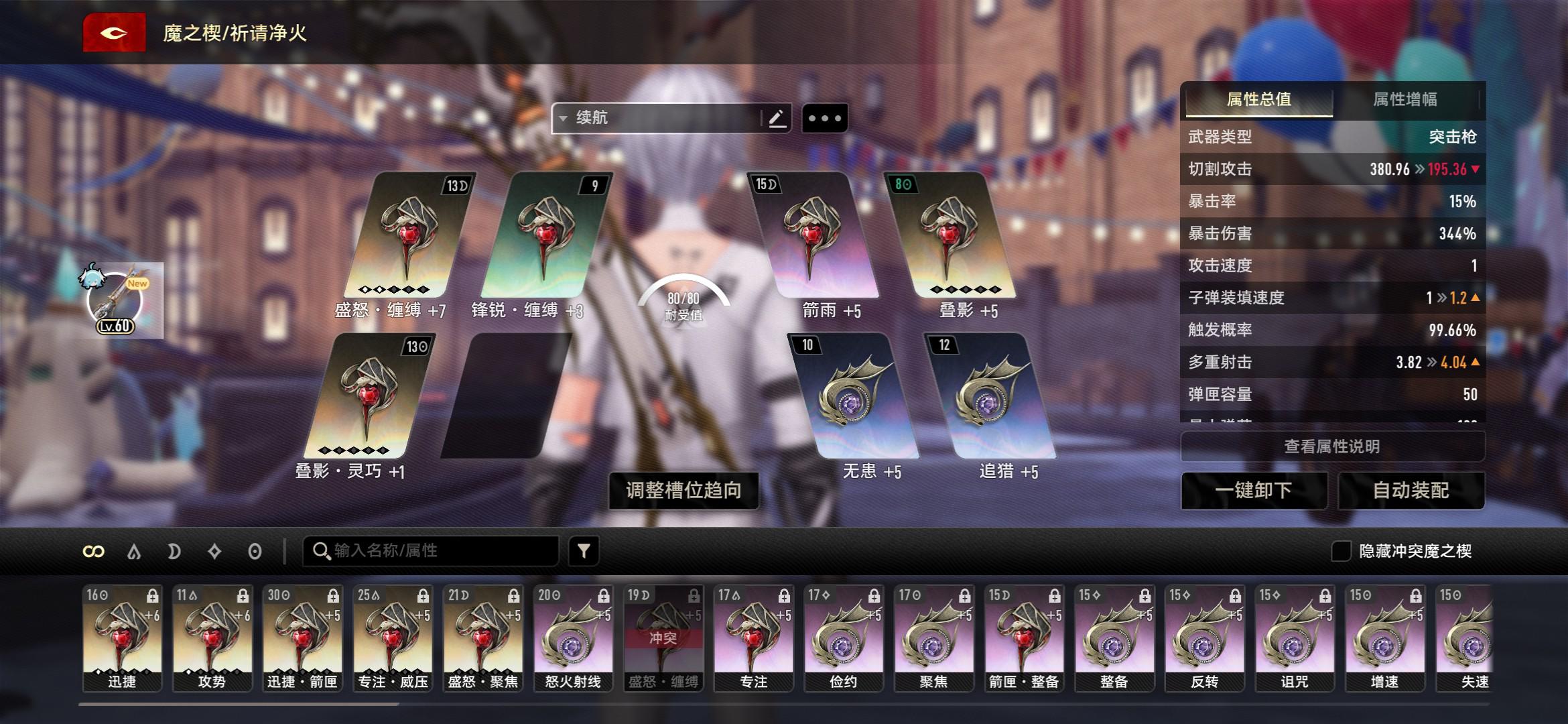Click the 一键卸下 unequip all button
1568x724 pixels.
1253,490
